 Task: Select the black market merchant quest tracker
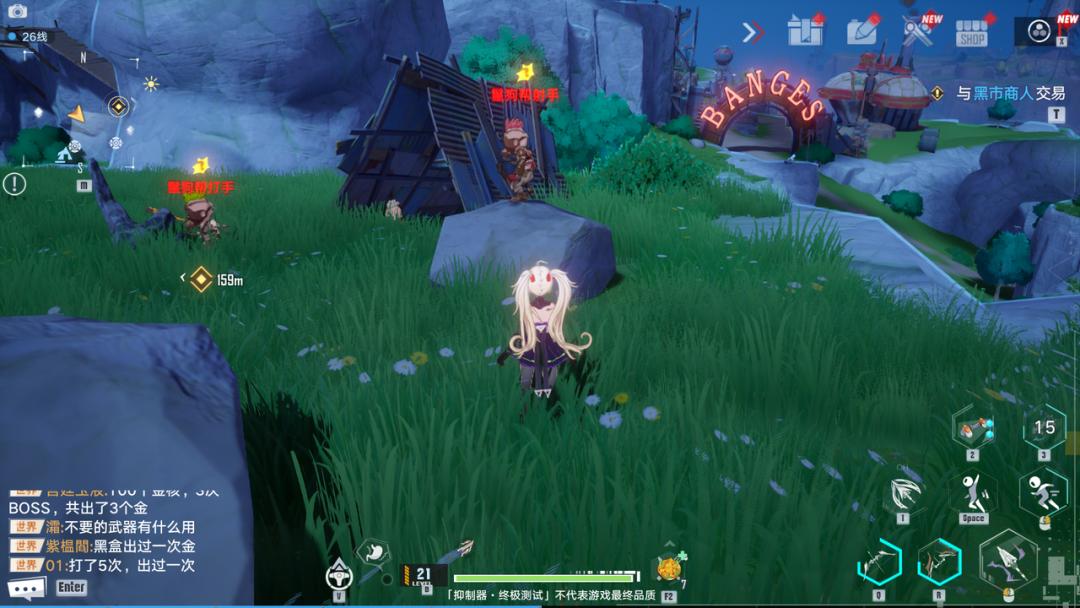coord(1008,93)
